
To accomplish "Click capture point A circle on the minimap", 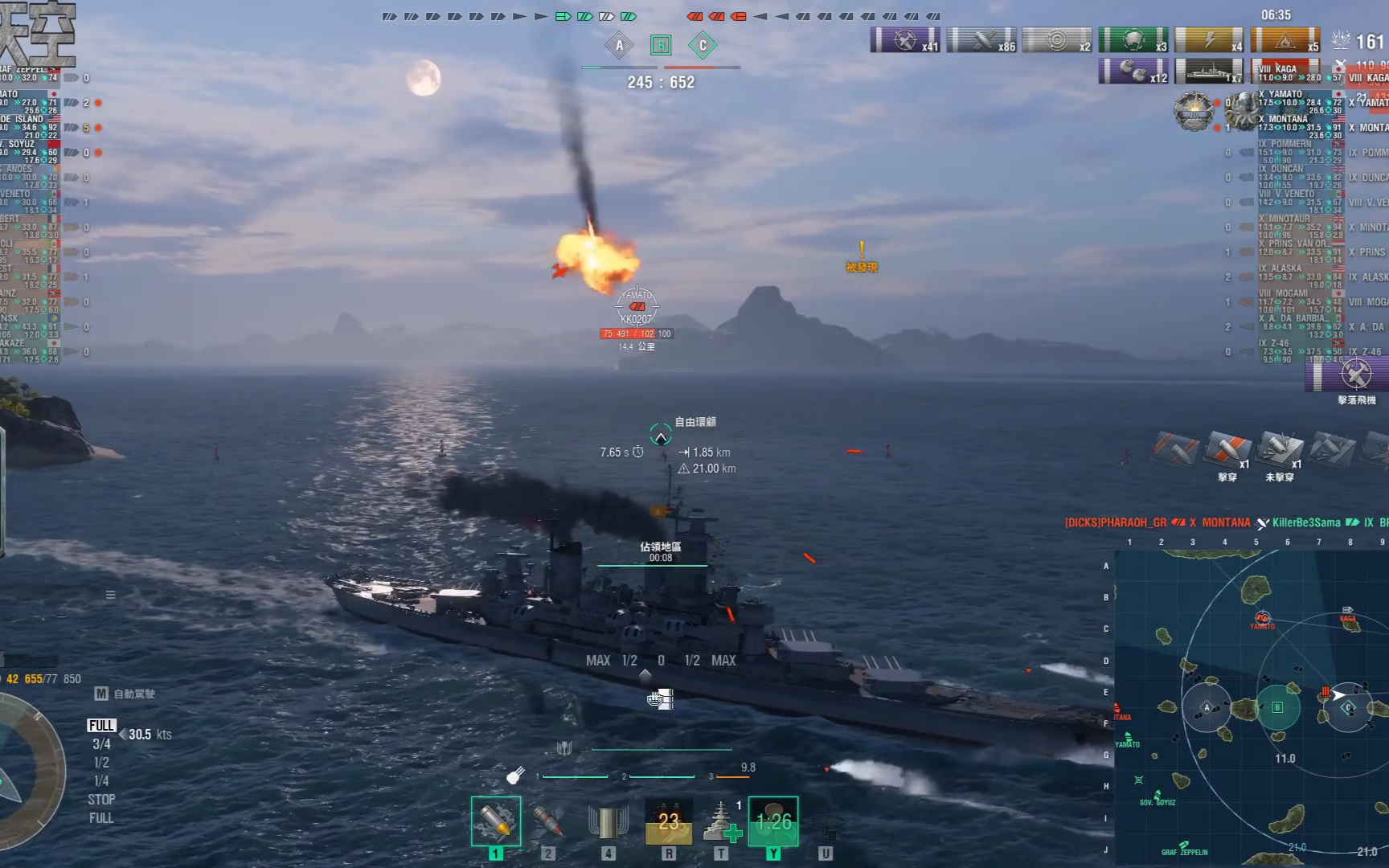I will 1207,707.
